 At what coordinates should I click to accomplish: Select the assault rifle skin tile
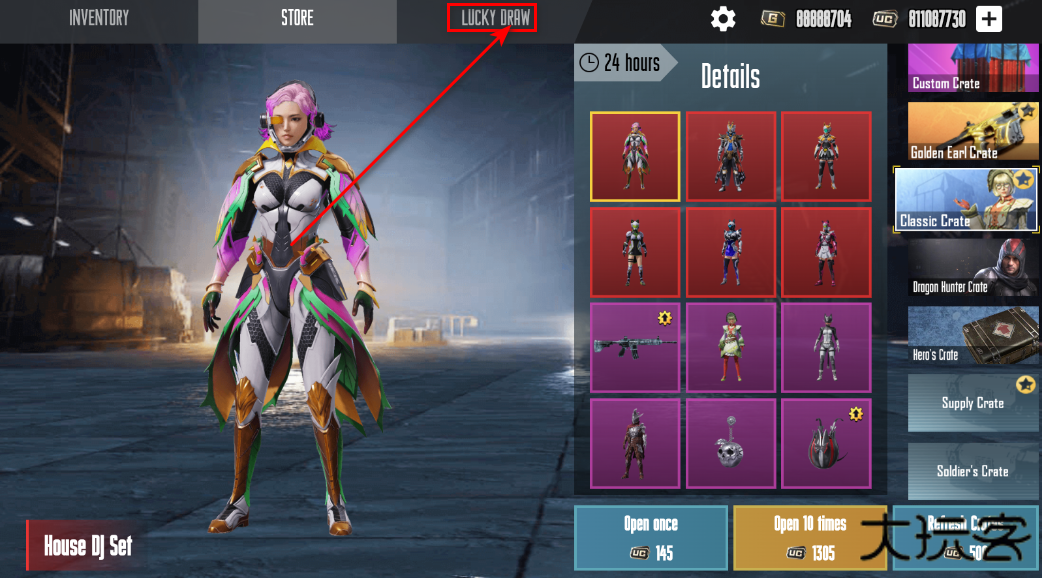[x=635, y=347]
